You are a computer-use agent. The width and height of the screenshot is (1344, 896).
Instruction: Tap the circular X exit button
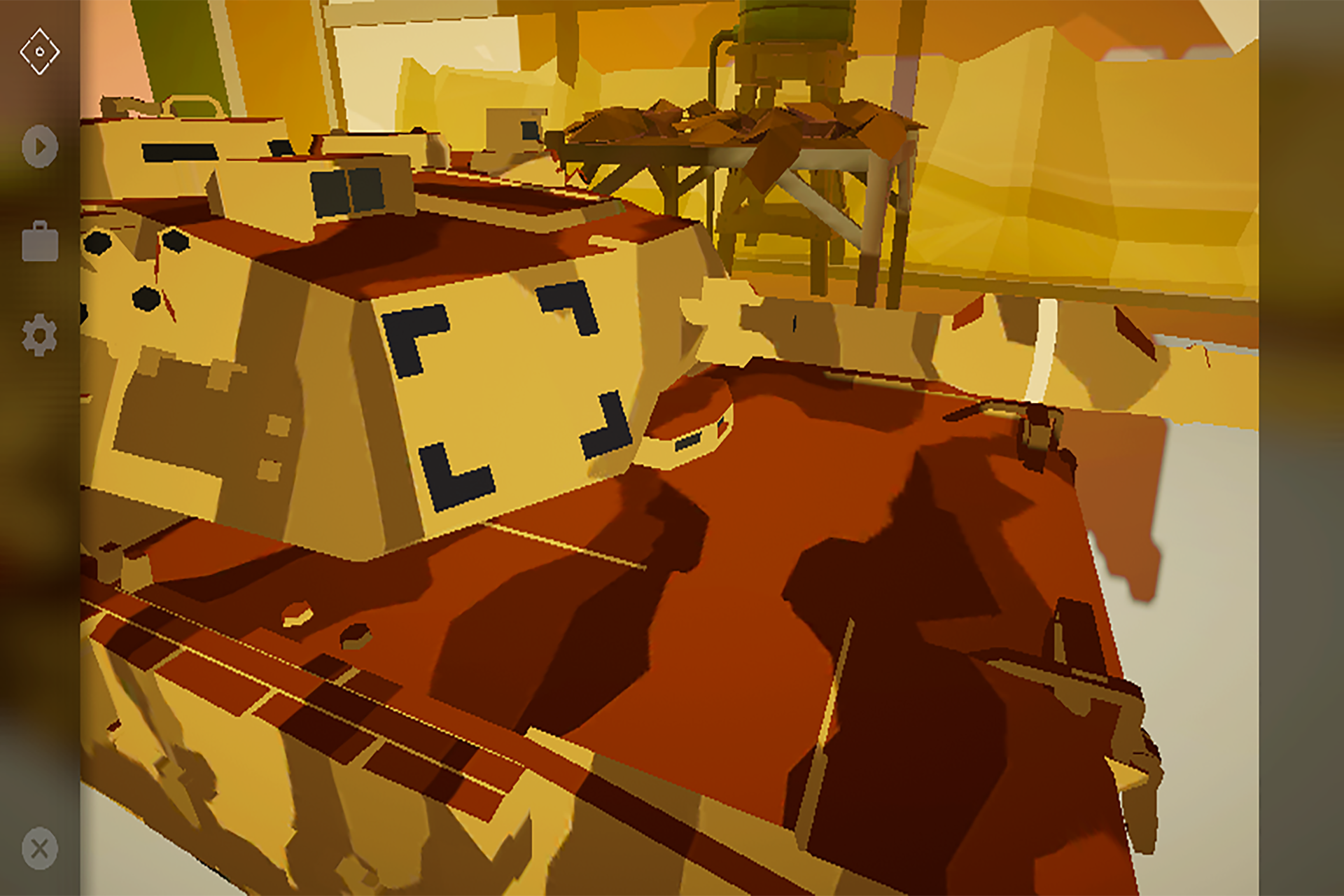click(x=38, y=848)
